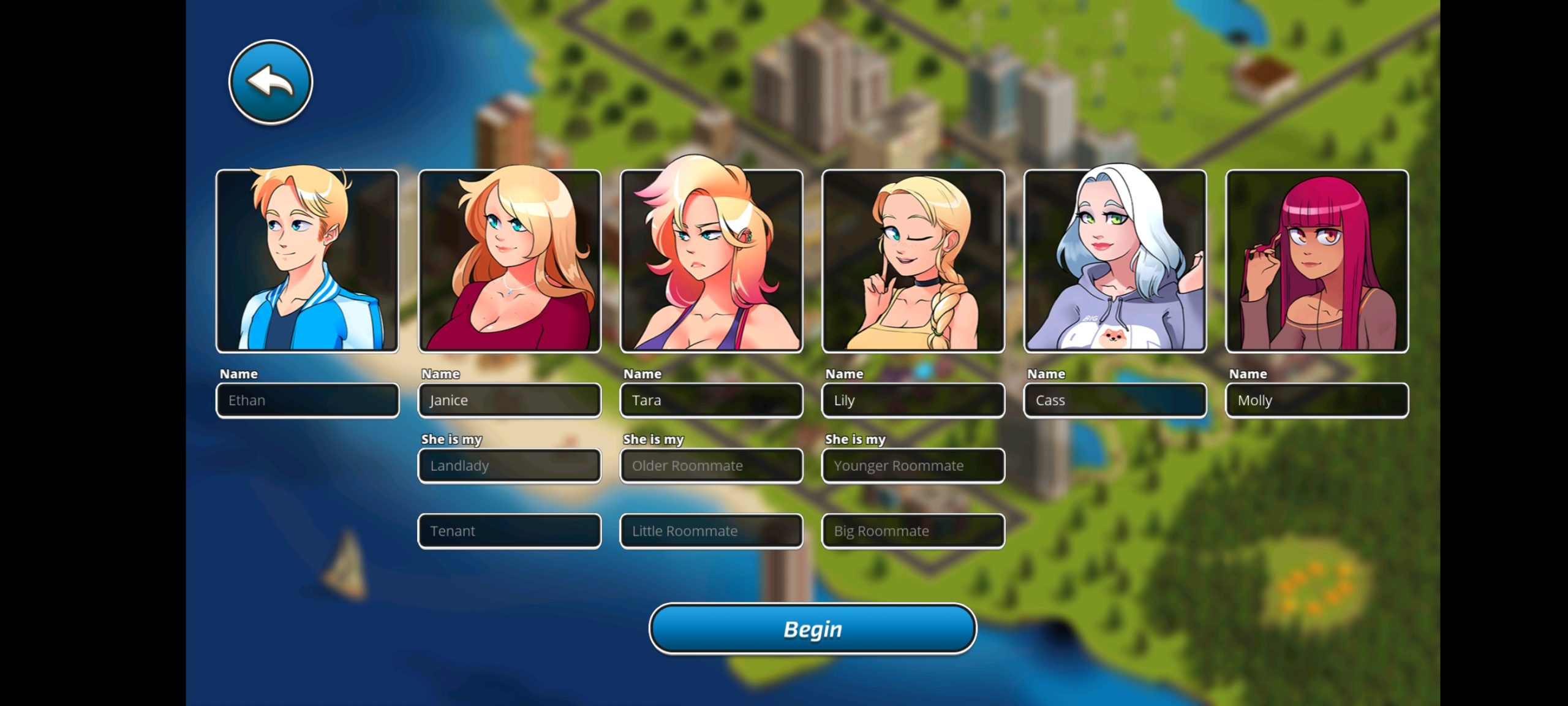Screen dimensions: 1568x706
Task: Click the Younger Roommate relationship field
Action: 913,466
